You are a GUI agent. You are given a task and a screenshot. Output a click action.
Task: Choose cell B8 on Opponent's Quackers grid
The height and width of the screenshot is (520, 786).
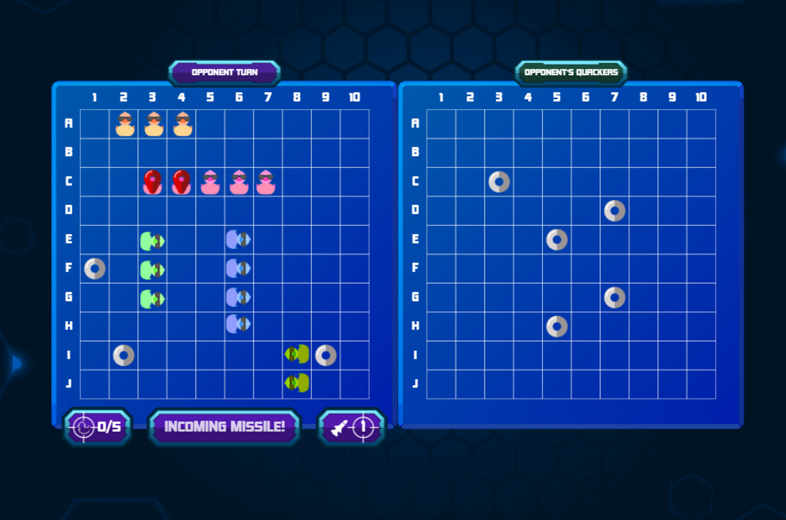(x=643, y=153)
